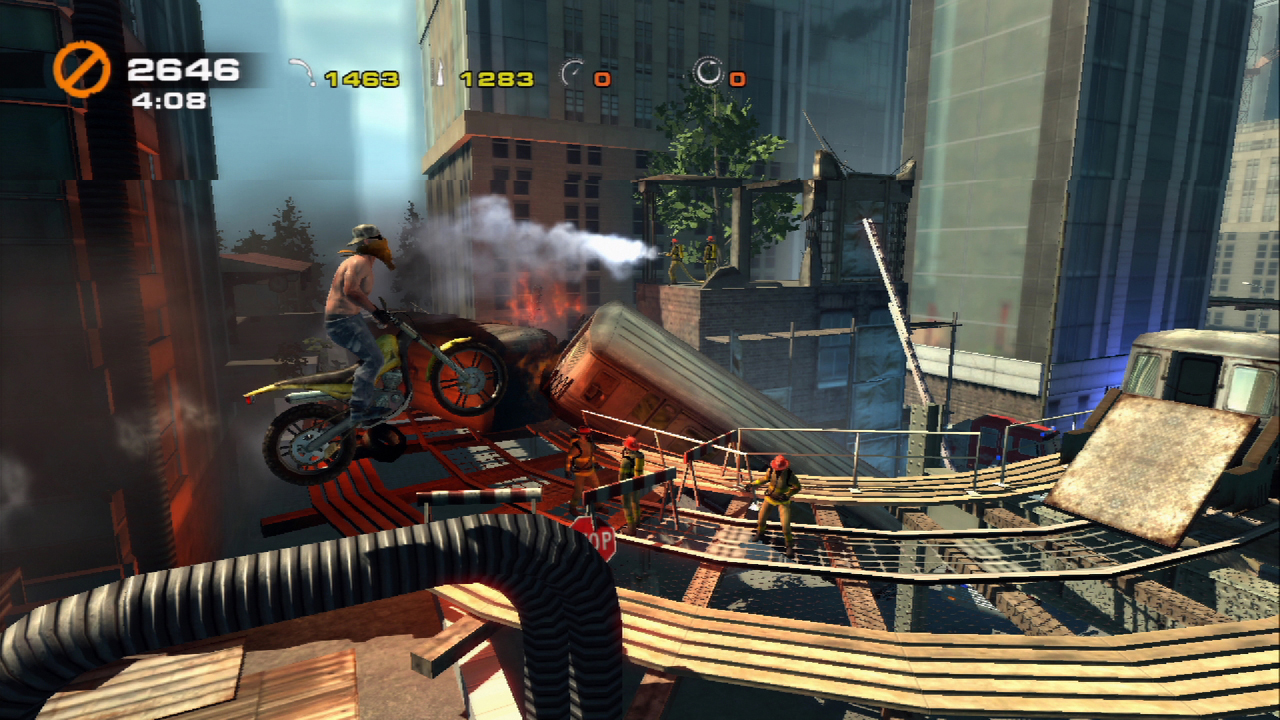Viewport: 1280px width, 720px height.
Task: Click the speedometer stunt icon
Action: [572, 73]
